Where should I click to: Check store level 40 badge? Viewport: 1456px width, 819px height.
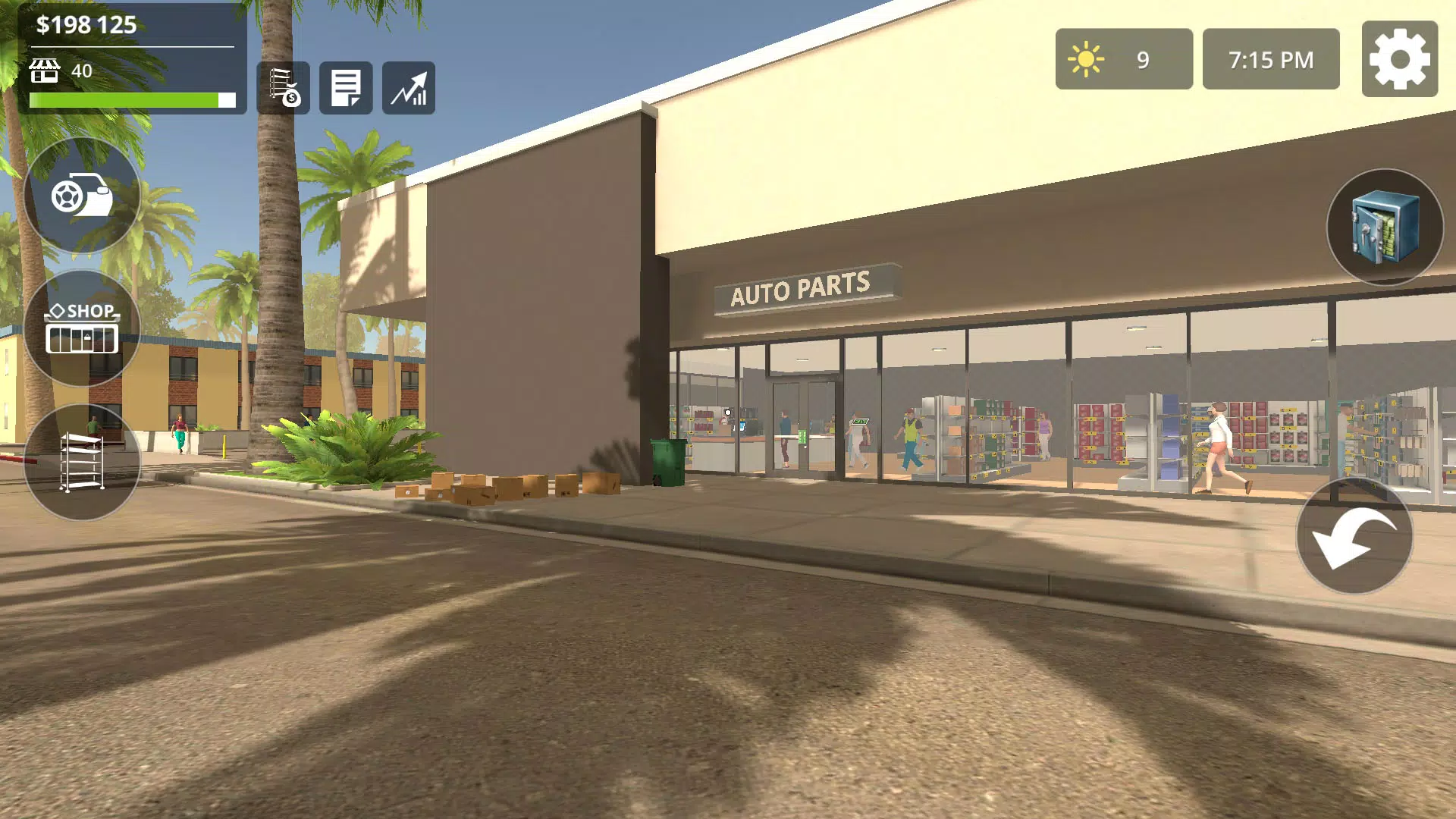tap(64, 71)
